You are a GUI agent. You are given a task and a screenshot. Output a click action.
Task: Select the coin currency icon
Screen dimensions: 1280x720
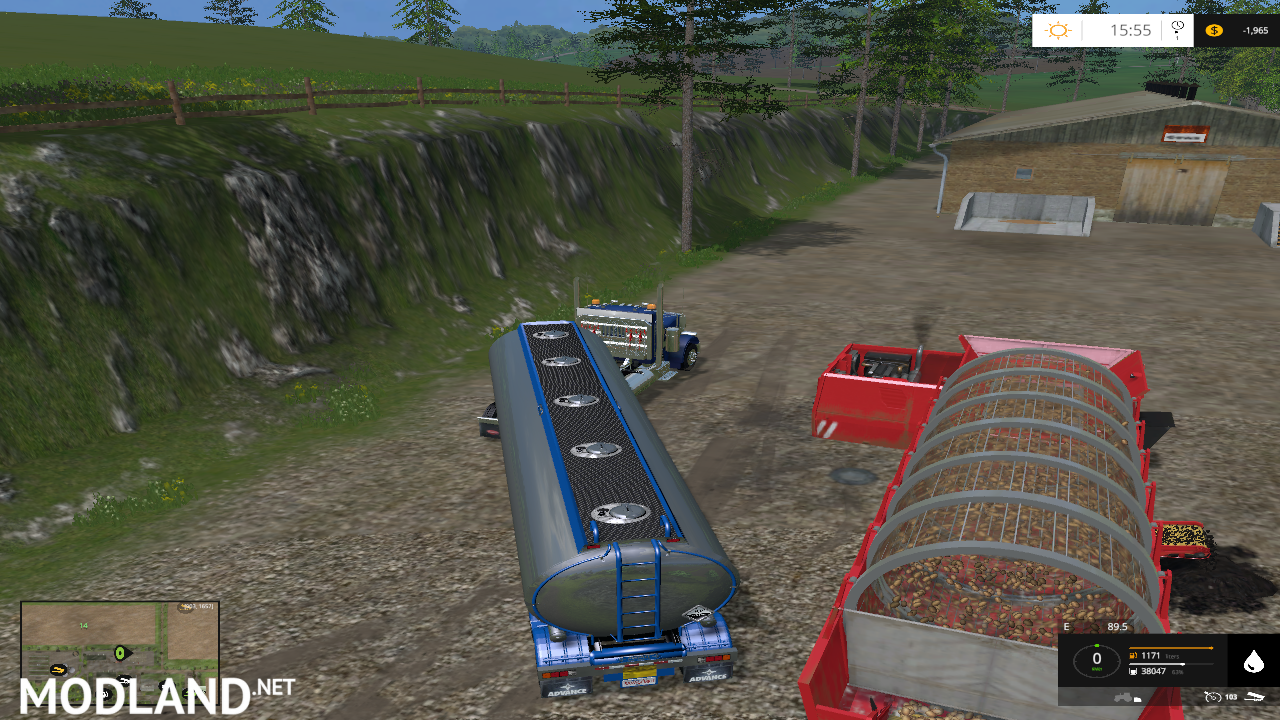pyautogui.click(x=1215, y=30)
